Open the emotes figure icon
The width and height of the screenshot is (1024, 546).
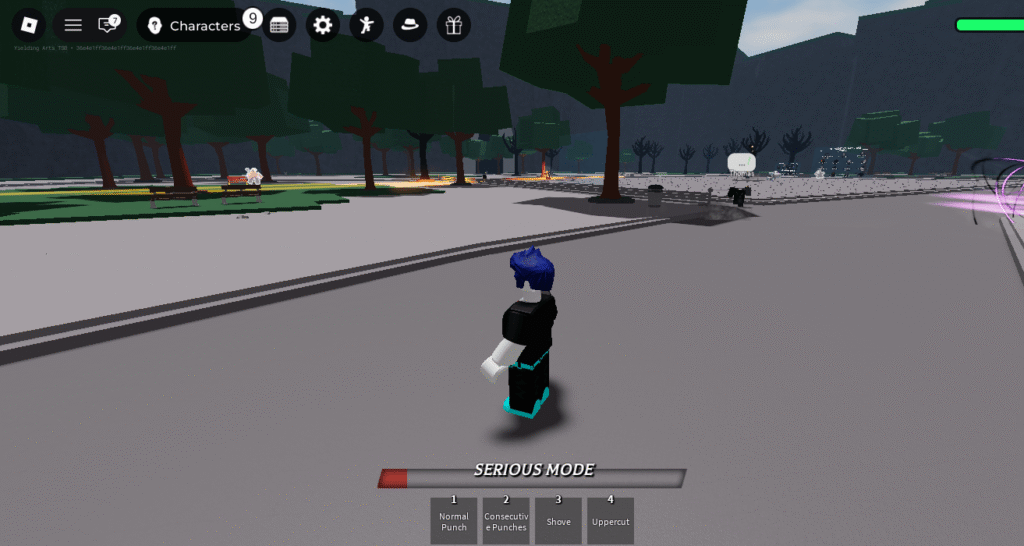pyautogui.click(x=366, y=26)
